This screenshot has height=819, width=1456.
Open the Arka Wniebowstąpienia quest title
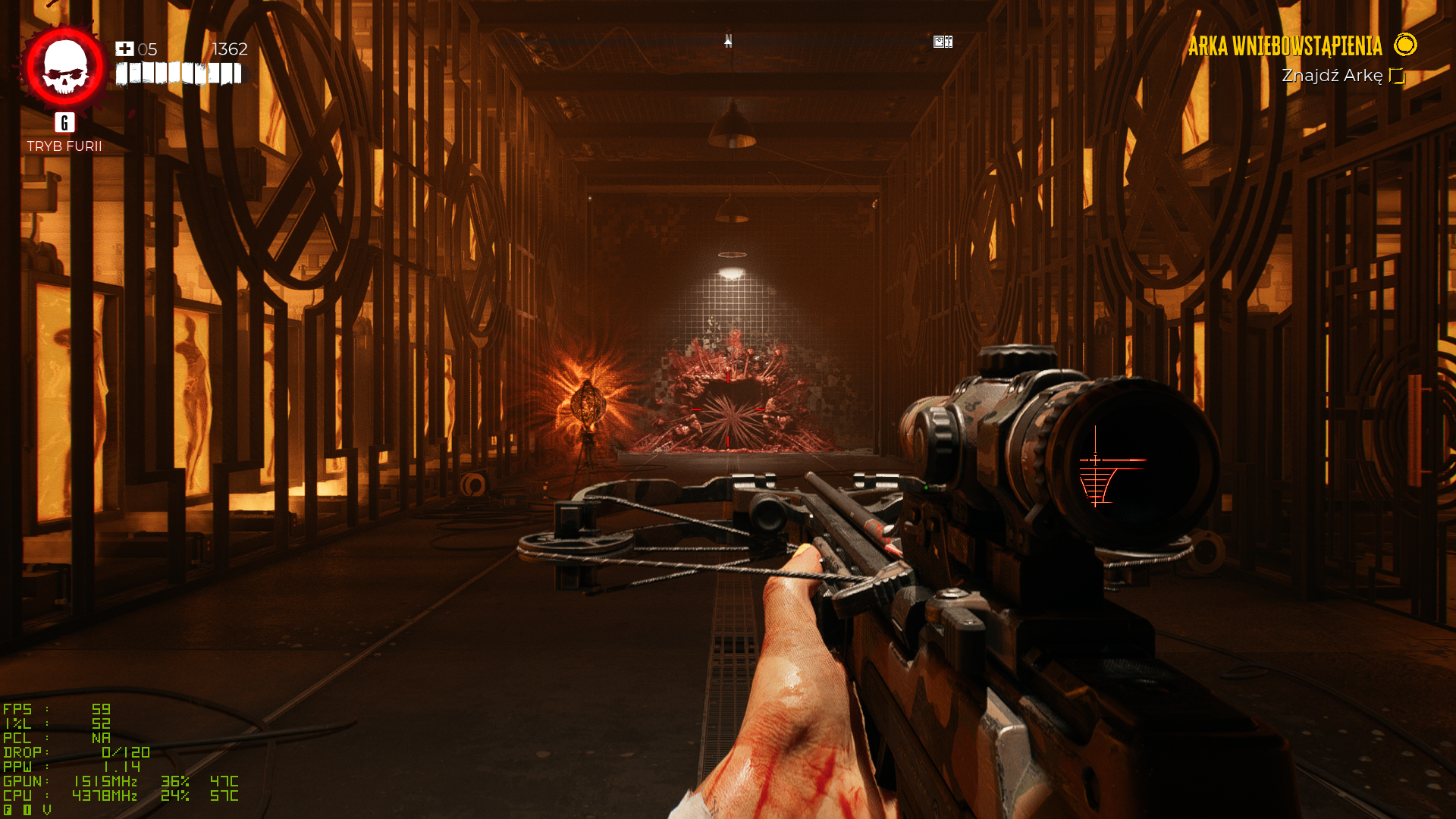[1285, 46]
